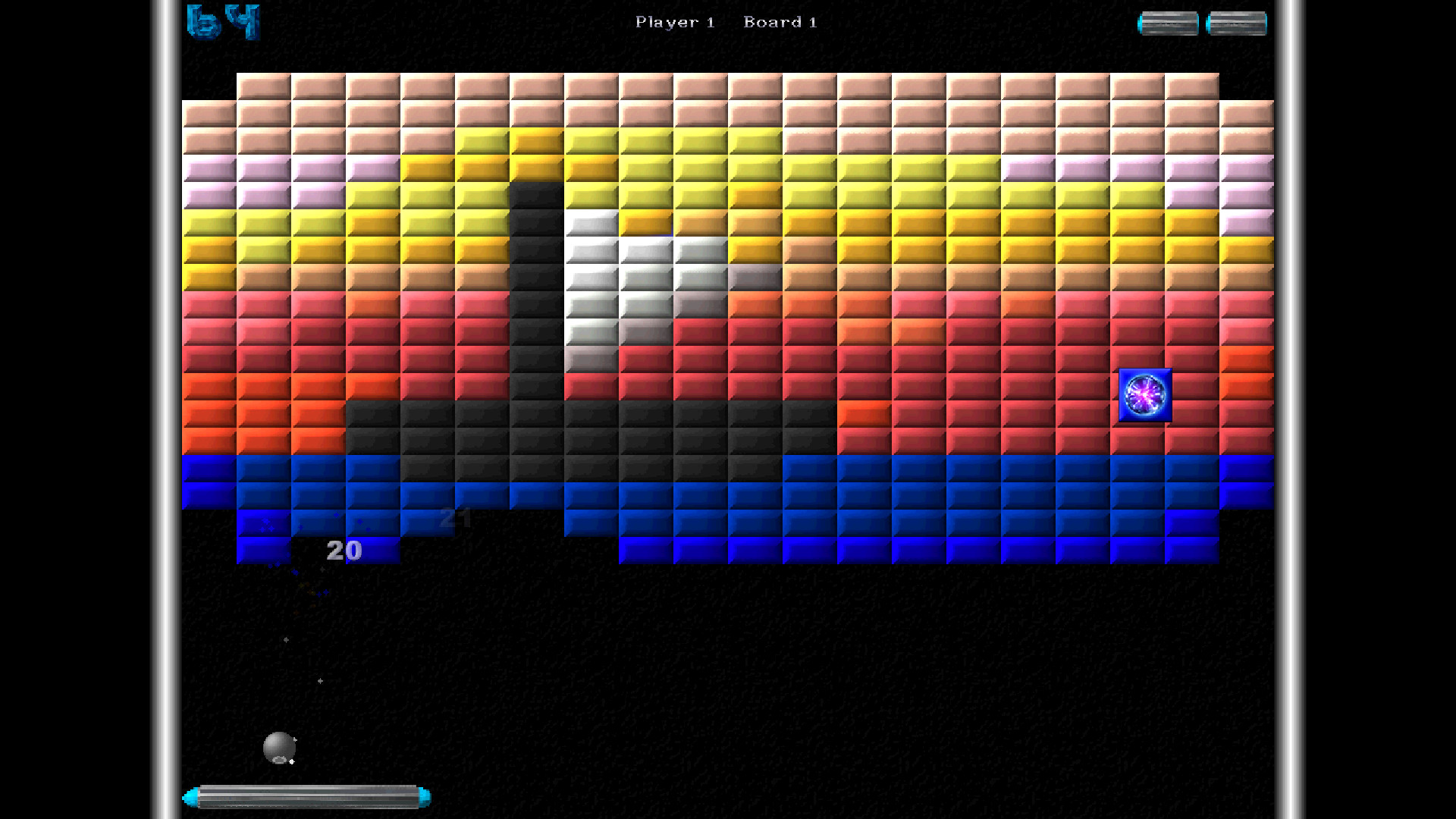Select the second spare paddle life icon
The image size is (1456, 819).
click(x=1236, y=23)
